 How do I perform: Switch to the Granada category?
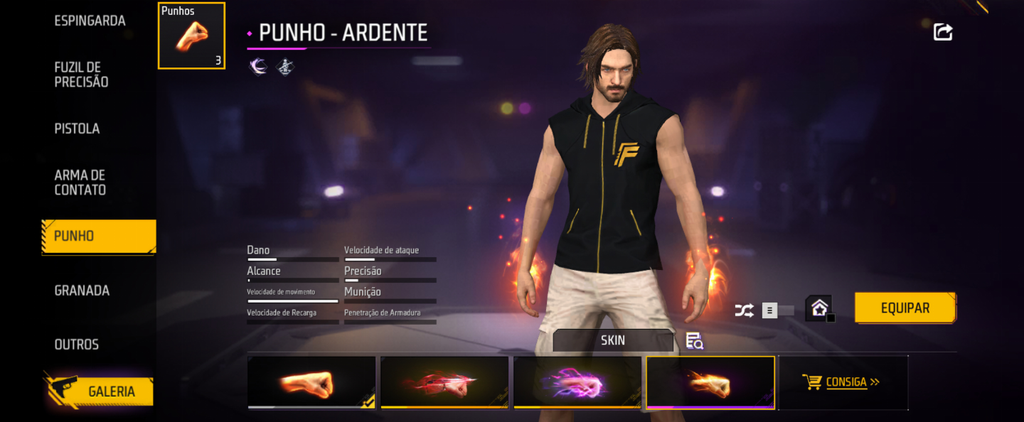[x=82, y=291]
